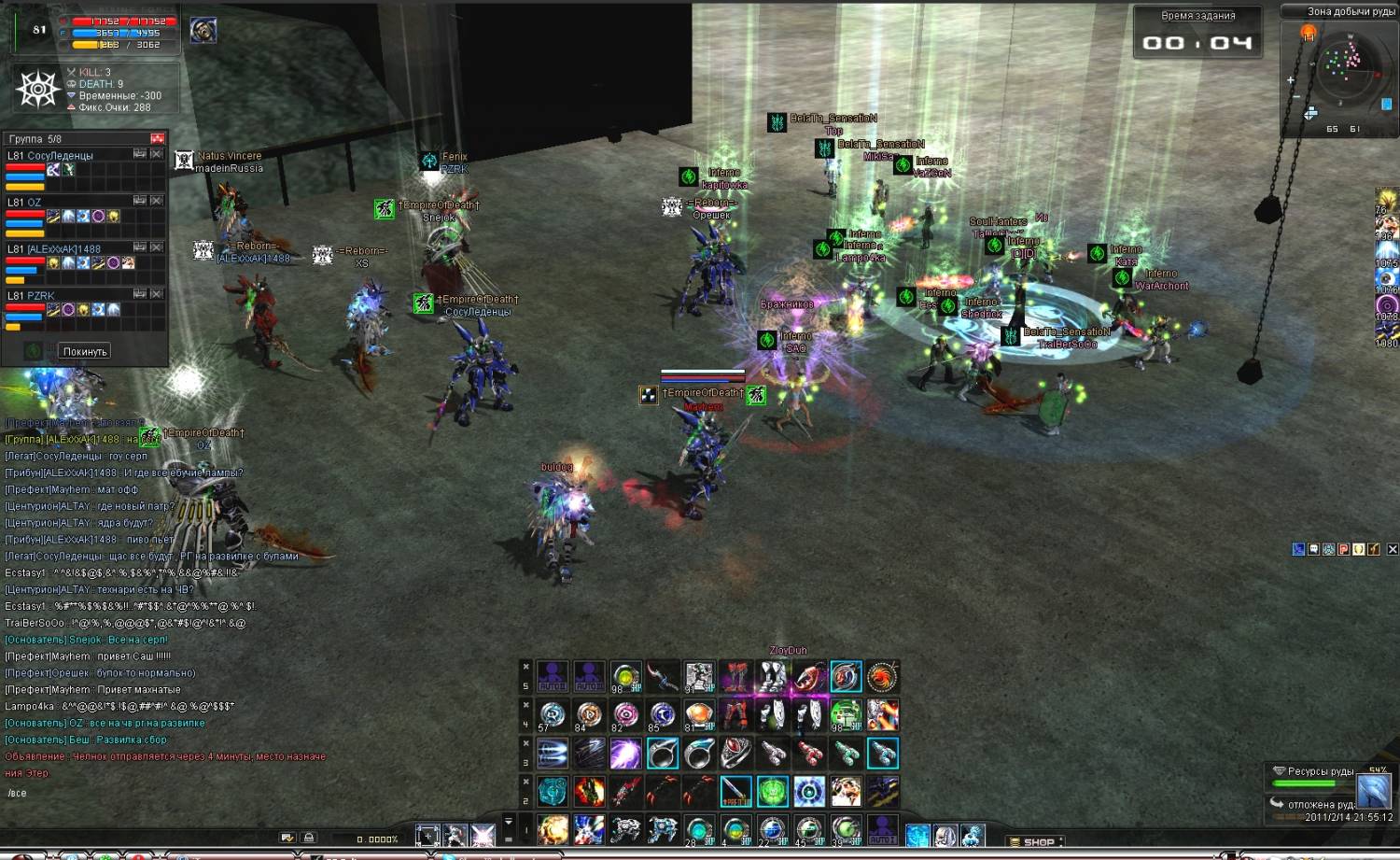Close the small icon toolbar with X

click(1393, 549)
